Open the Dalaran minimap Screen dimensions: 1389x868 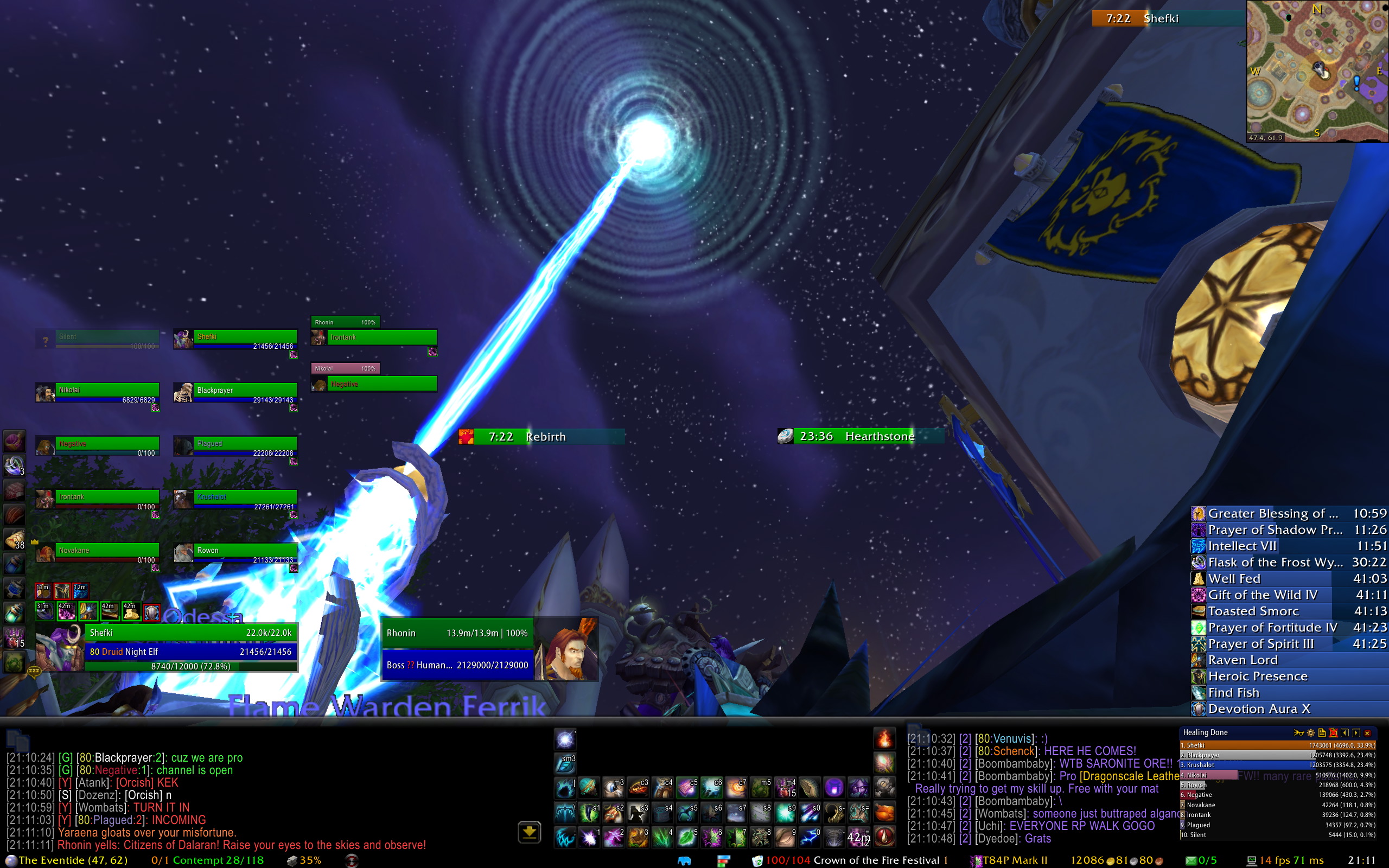point(1317,71)
